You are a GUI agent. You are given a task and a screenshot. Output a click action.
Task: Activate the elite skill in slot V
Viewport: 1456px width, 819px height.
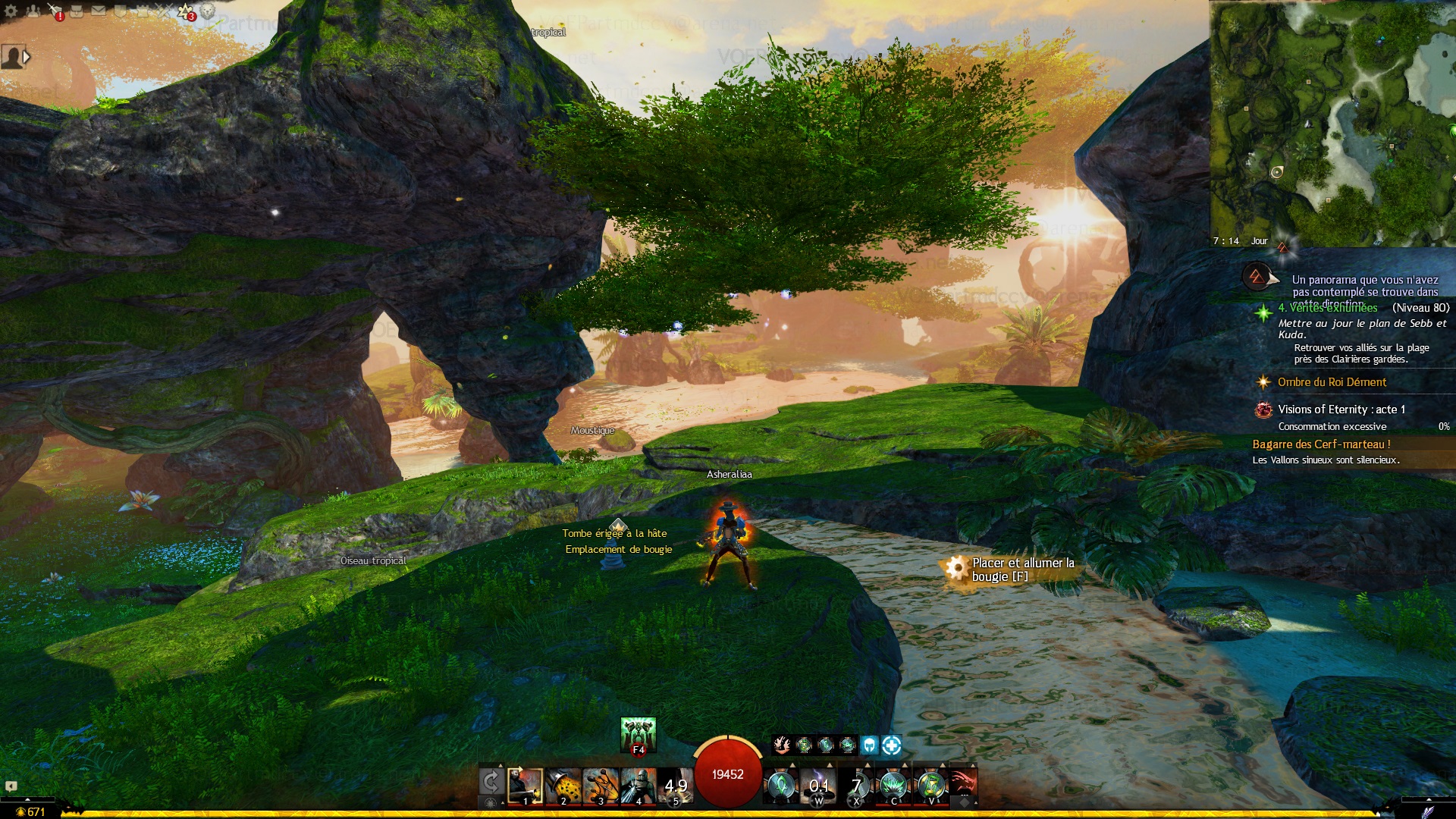click(931, 786)
